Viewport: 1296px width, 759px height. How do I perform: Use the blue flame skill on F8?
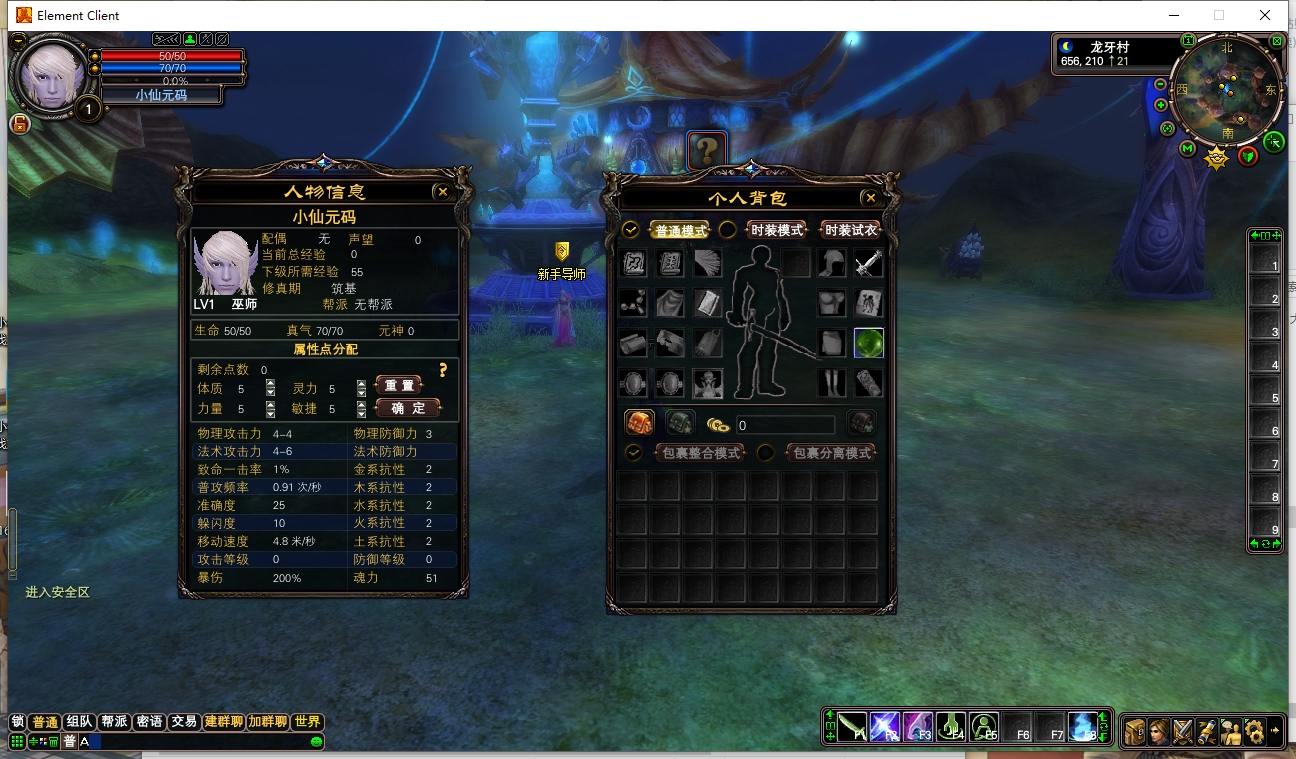1082,726
